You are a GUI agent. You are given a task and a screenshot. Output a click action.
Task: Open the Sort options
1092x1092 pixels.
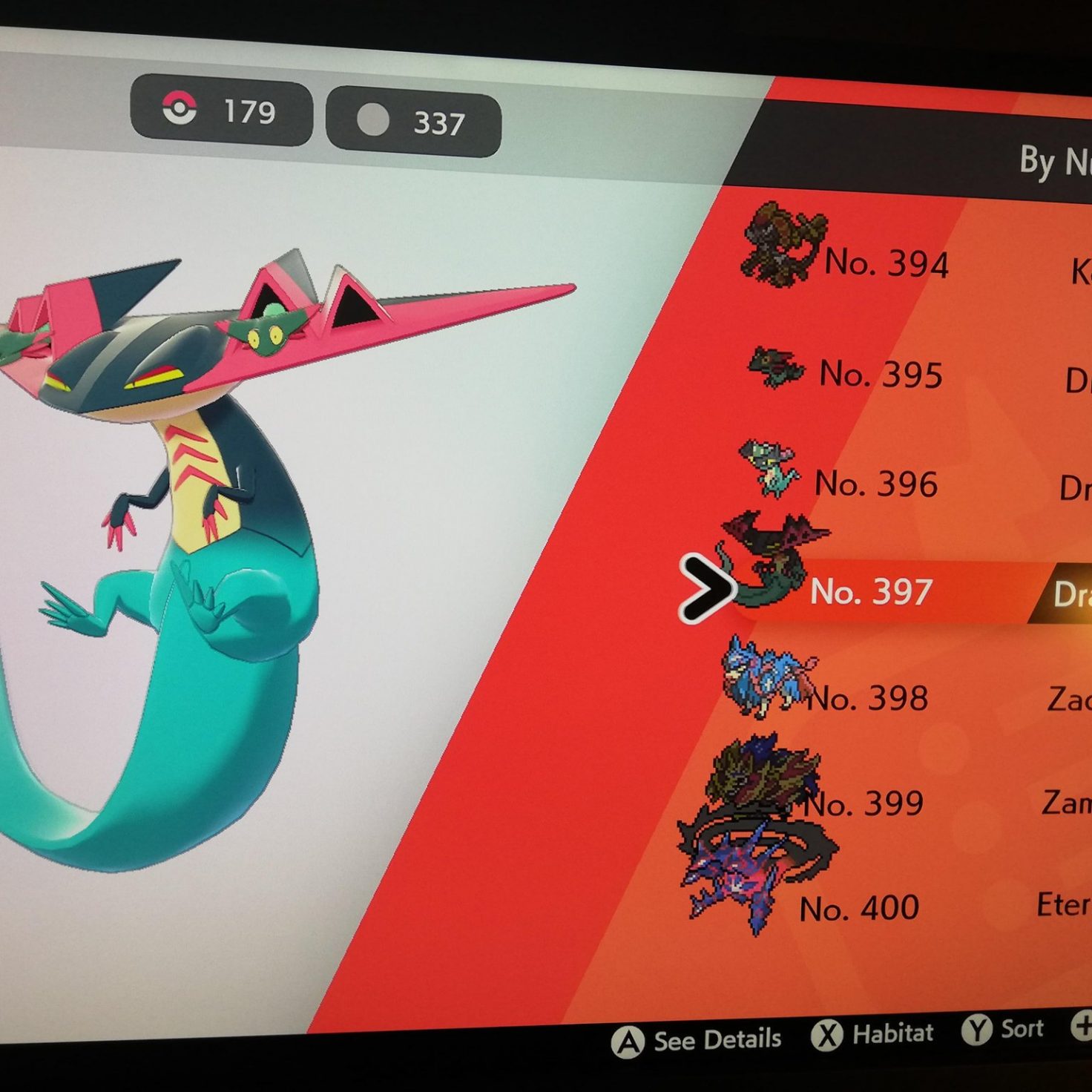(1004, 1029)
